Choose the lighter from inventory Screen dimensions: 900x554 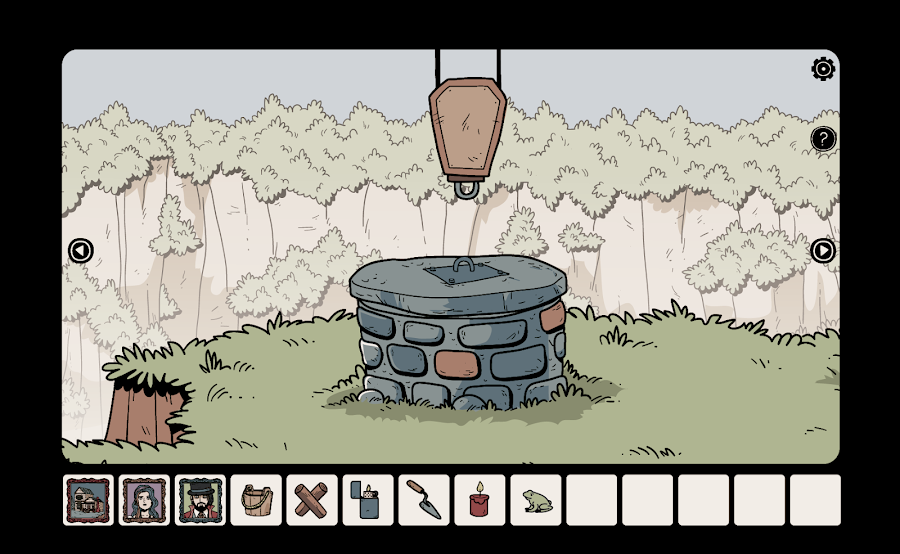[x=368, y=499]
